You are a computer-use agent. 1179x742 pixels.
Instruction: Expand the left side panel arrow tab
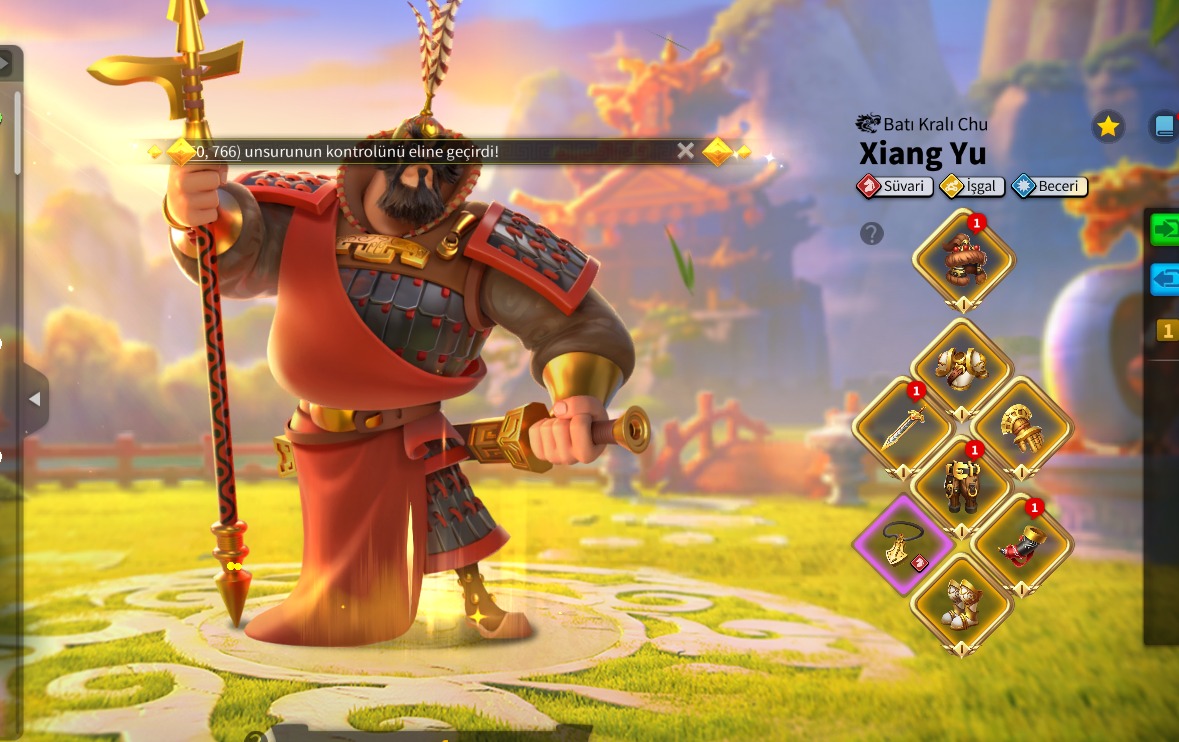pyautogui.click(x=34, y=399)
